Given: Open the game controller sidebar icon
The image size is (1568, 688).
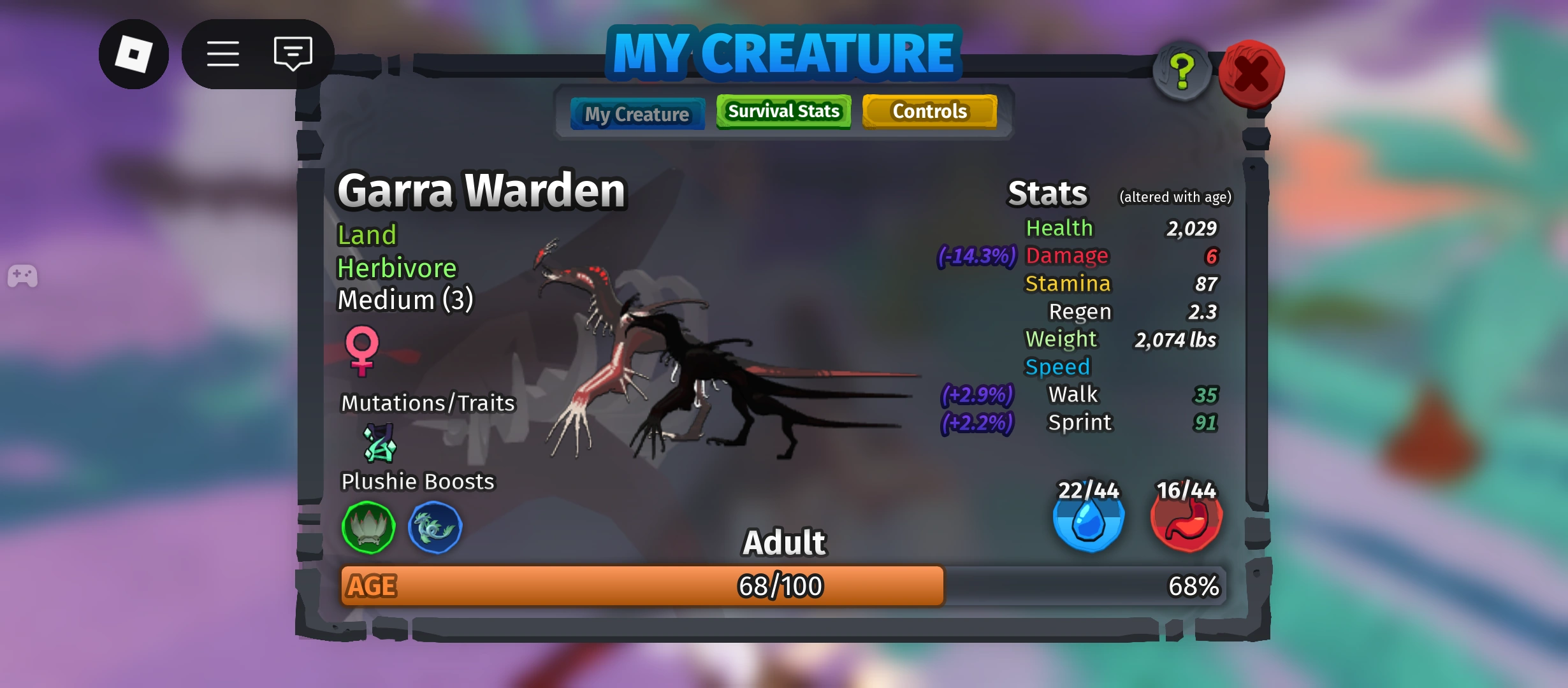Looking at the screenshot, I should 23,275.
